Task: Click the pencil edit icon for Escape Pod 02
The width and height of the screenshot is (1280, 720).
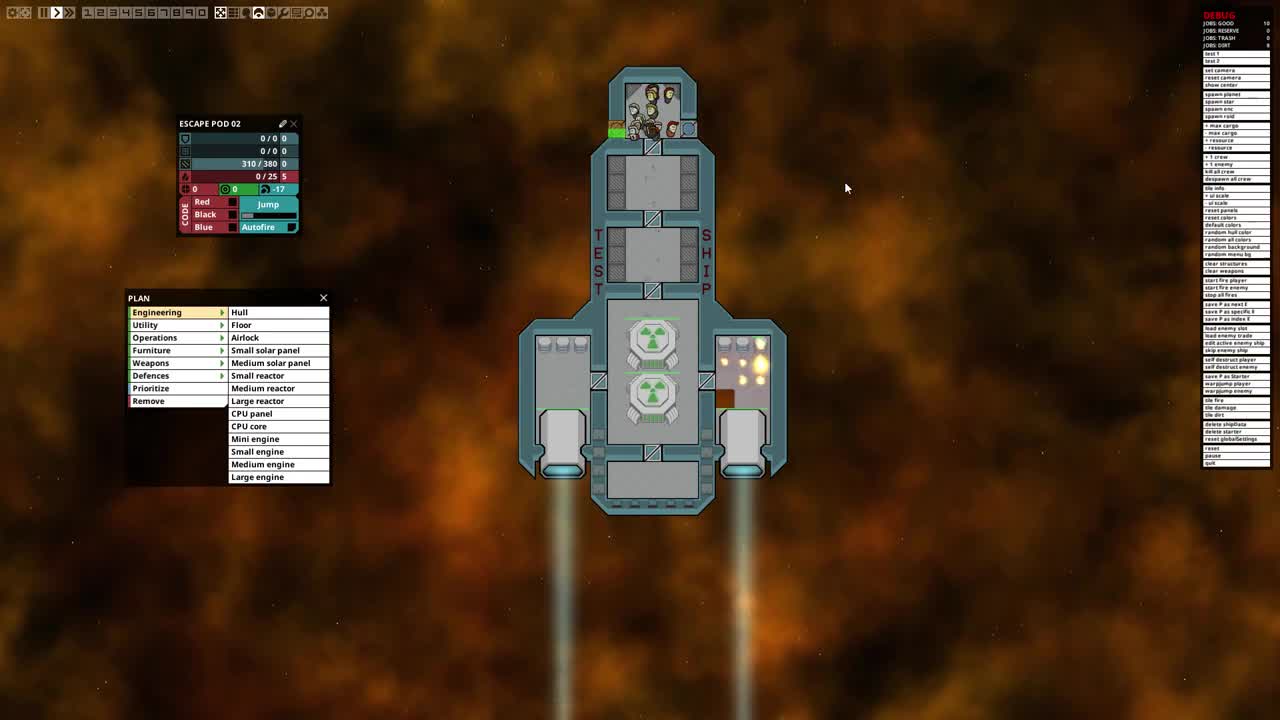Action: (x=282, y=124)
